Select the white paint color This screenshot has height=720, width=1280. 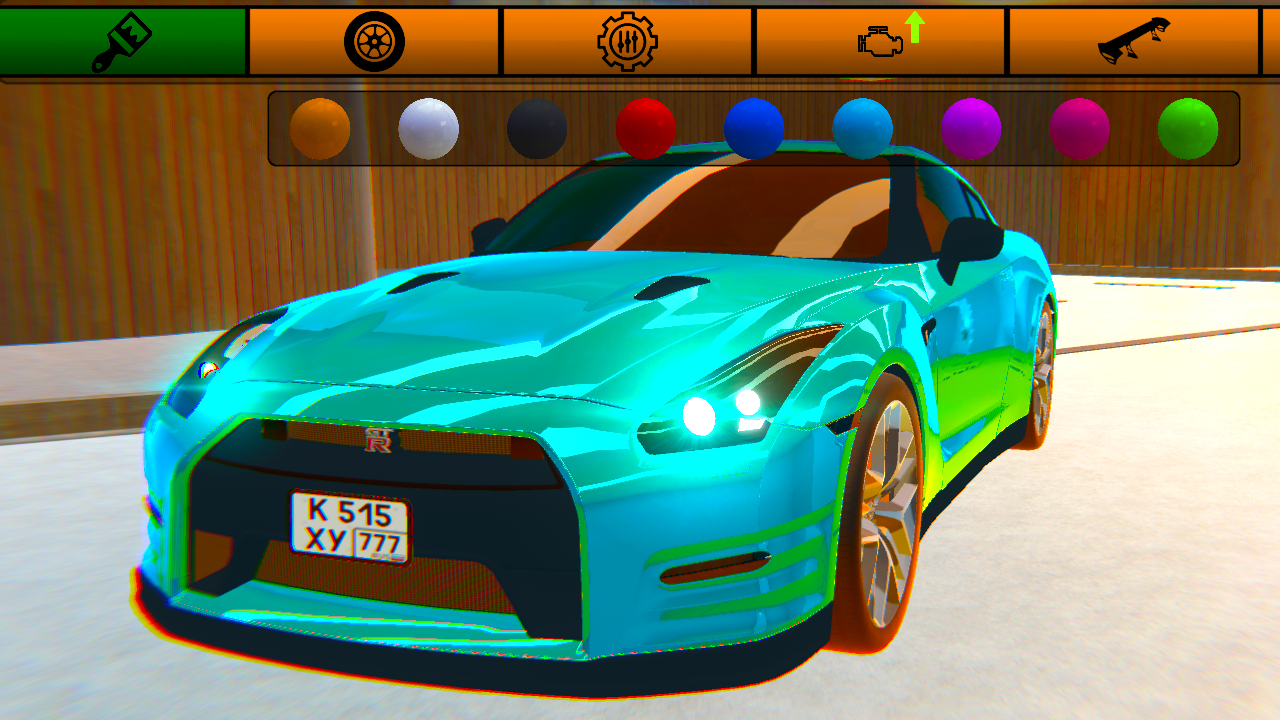click(x=430, y=128)
